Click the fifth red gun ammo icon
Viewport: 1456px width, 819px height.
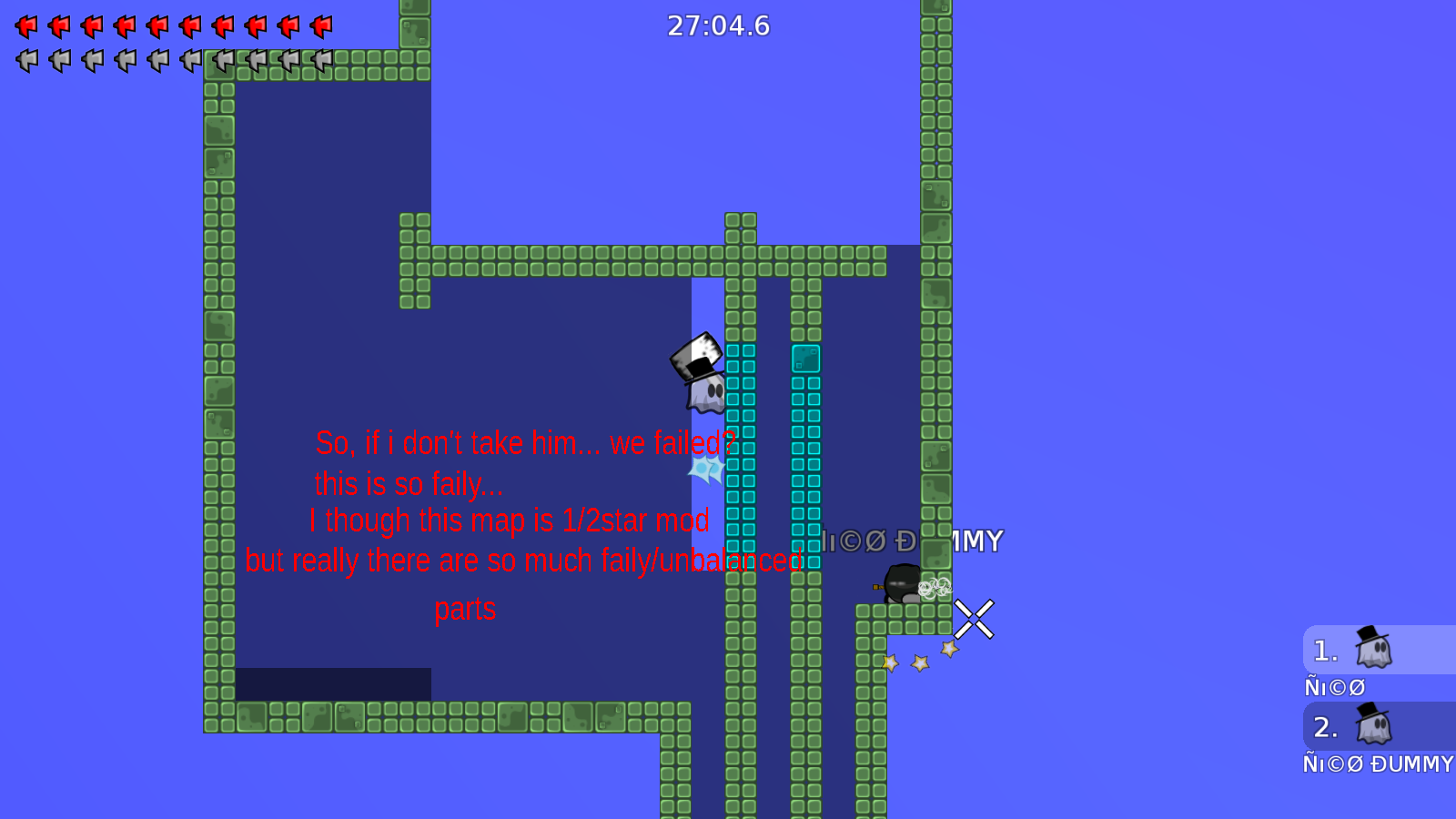[x=157, y=26]
